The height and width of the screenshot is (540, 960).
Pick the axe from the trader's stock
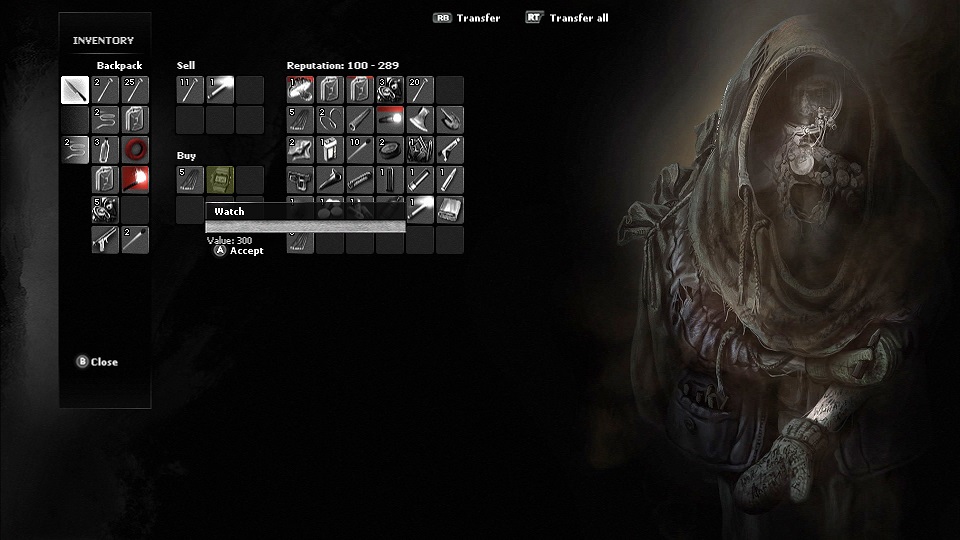(x=420, y=120)
